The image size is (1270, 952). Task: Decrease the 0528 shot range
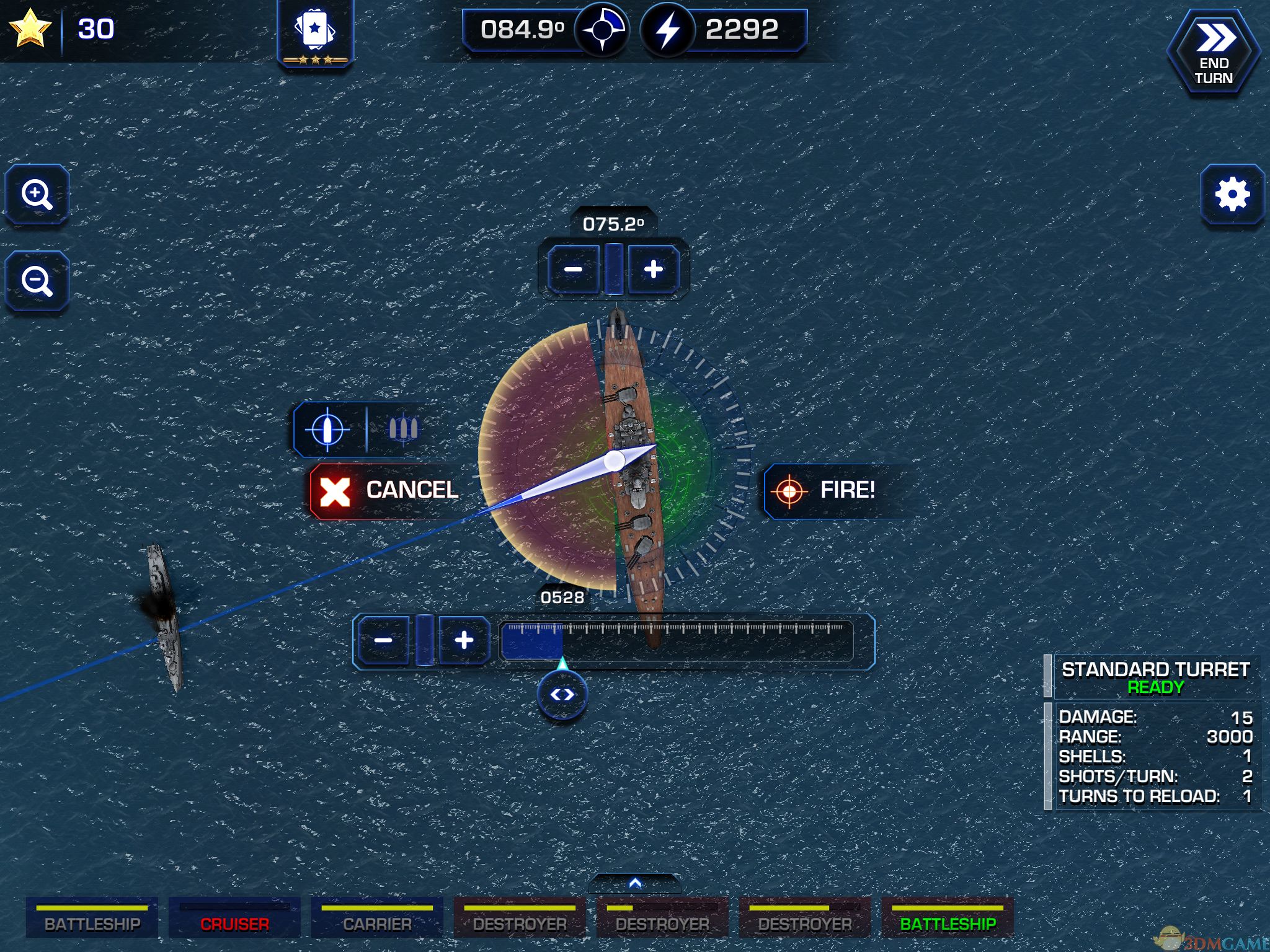(383, 640)
